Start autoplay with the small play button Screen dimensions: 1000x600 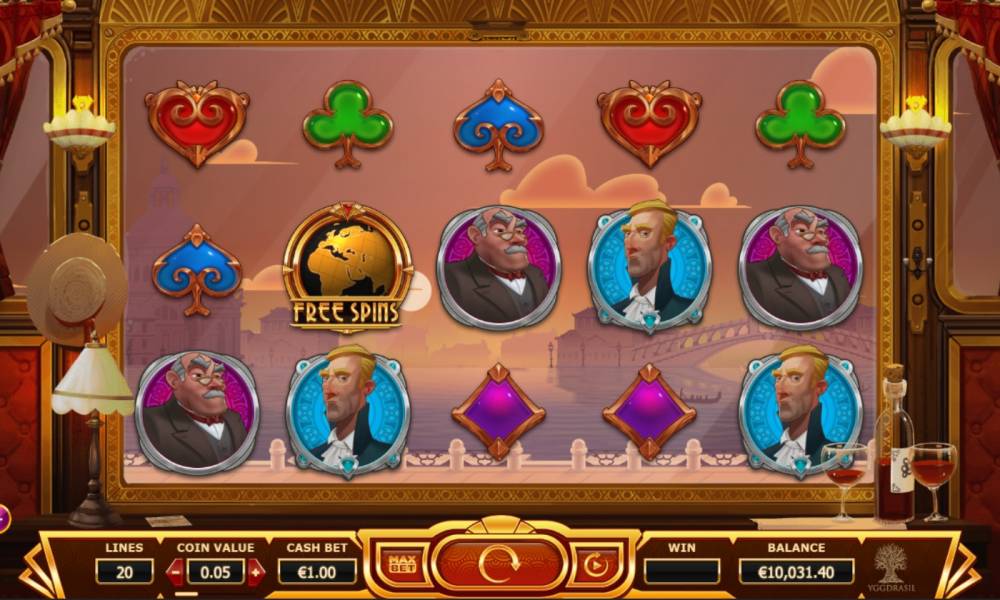tap(596, 567)
